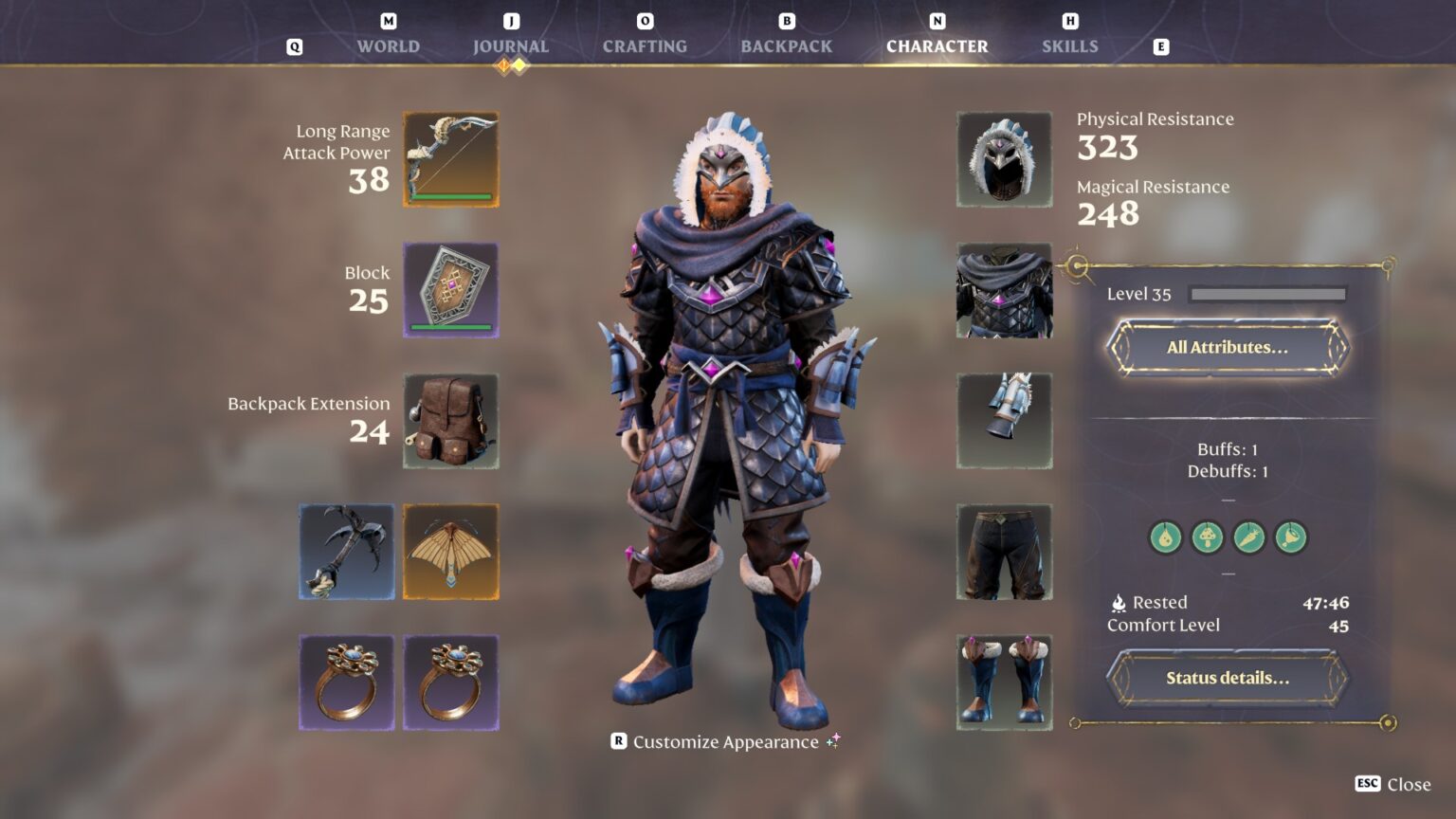Screen dimensions: 1456x819
Task: Click the glider equipment icon
Action: [450, 552]
